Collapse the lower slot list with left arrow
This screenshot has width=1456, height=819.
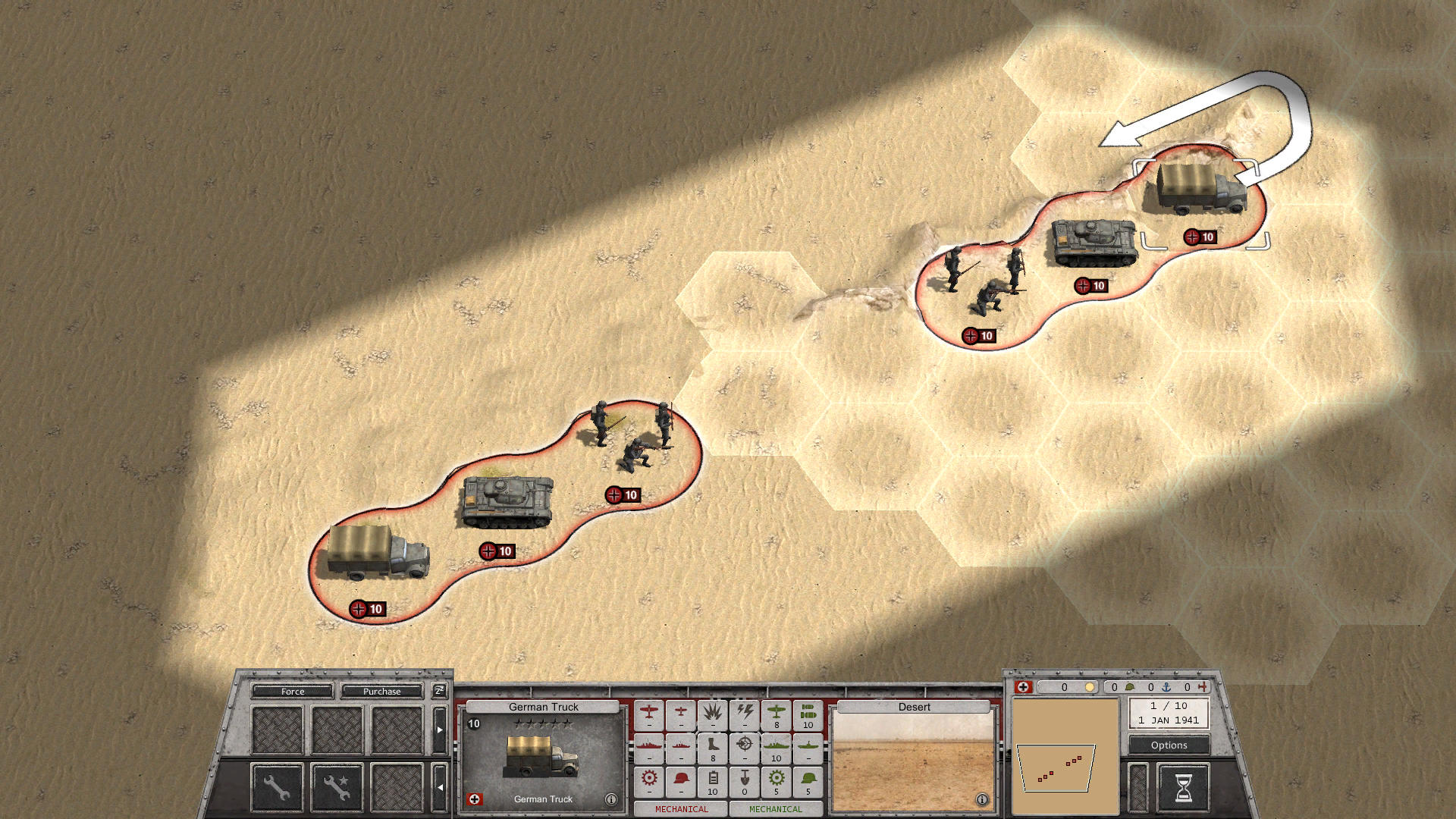point(440,787)
